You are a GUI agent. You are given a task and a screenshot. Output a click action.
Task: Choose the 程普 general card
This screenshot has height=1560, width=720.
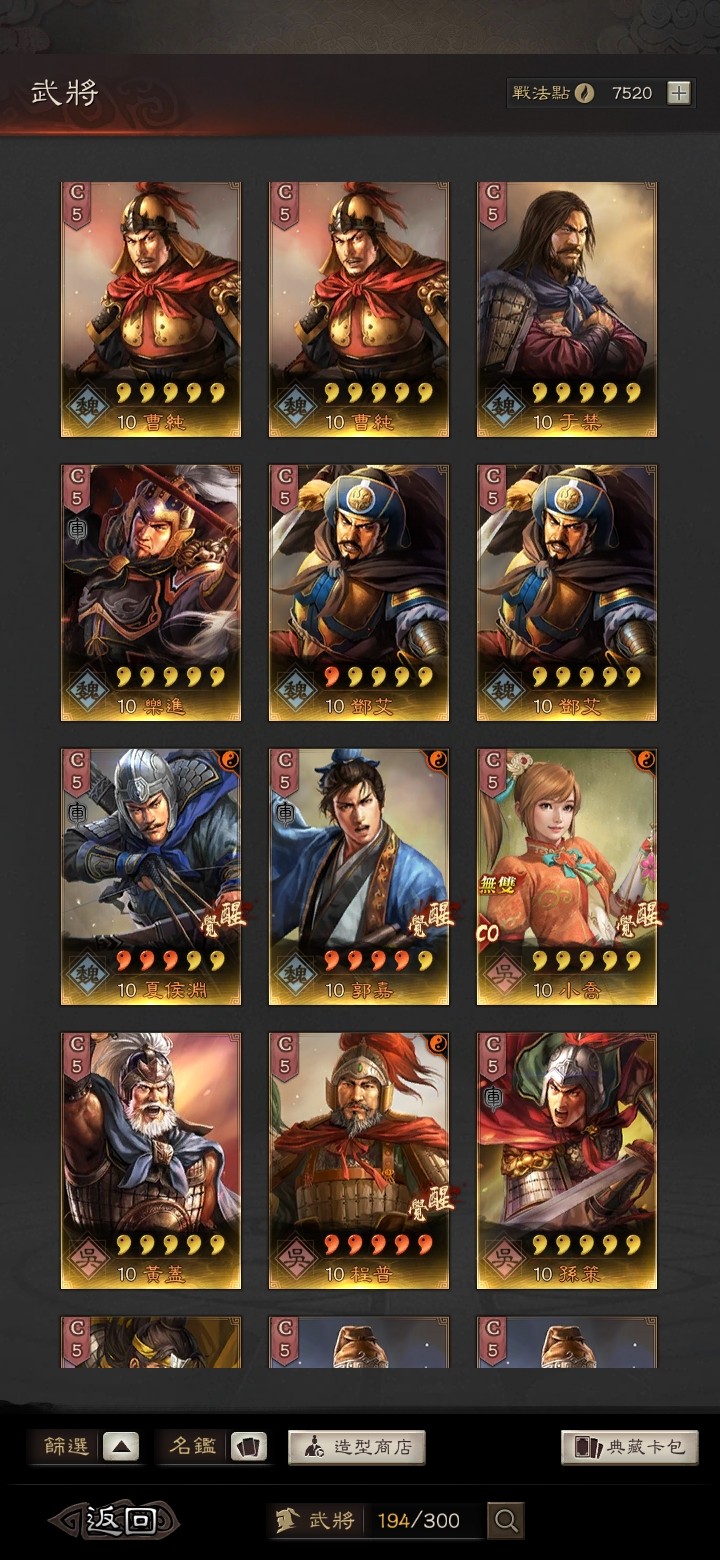point(358,1160)
